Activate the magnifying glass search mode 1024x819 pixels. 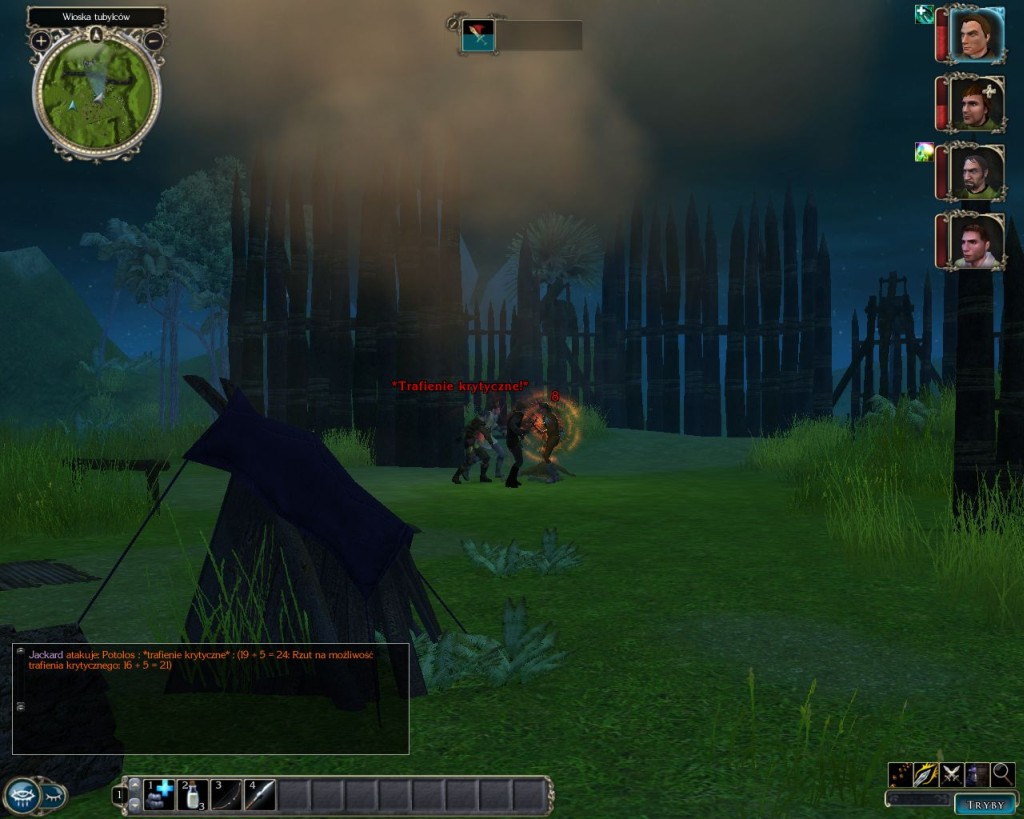point(1002,774)
